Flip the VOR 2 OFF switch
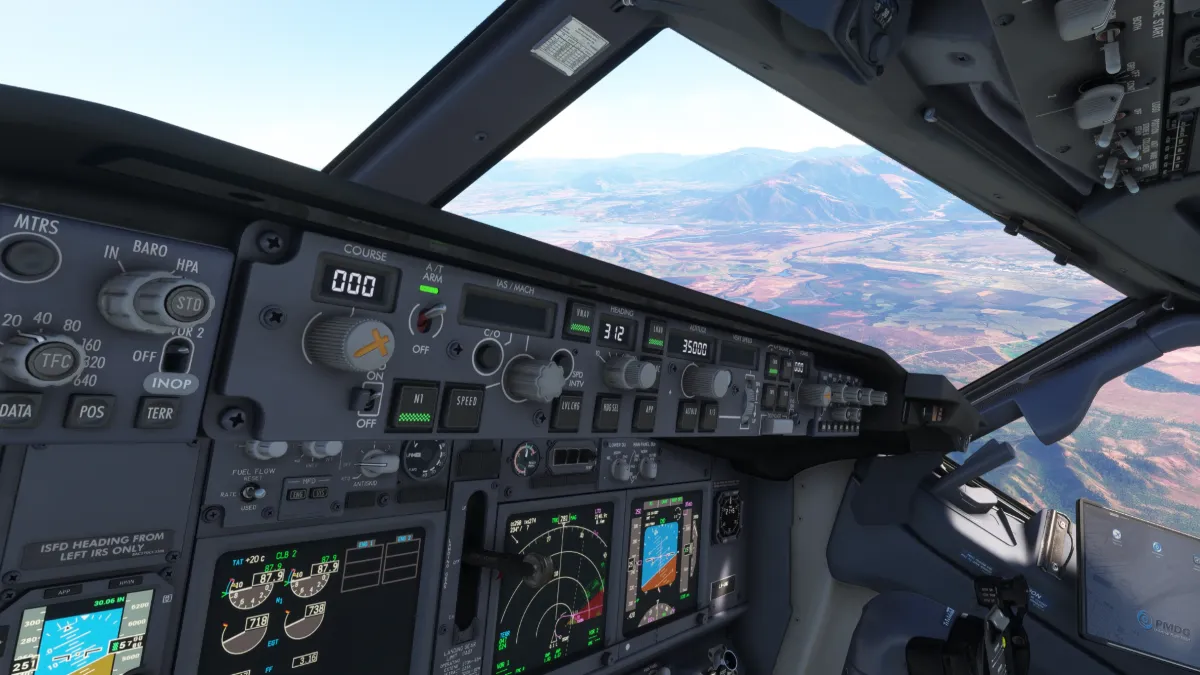 (177, 355)
